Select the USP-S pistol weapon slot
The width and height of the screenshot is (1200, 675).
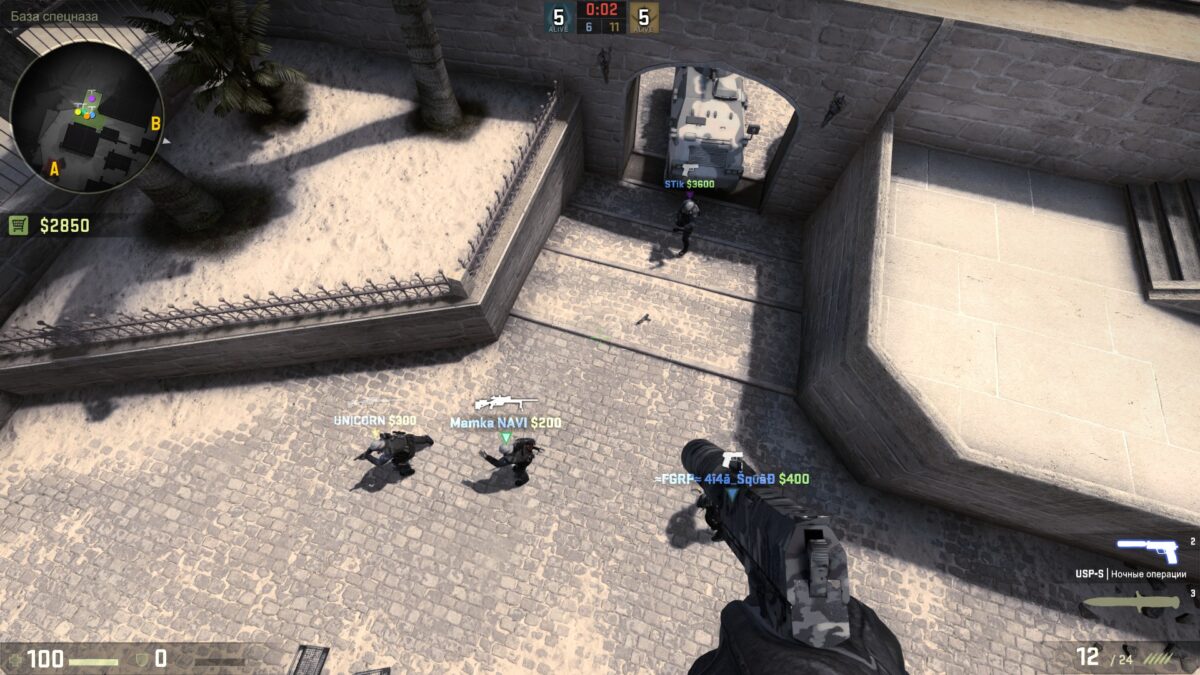point(1148,550)
